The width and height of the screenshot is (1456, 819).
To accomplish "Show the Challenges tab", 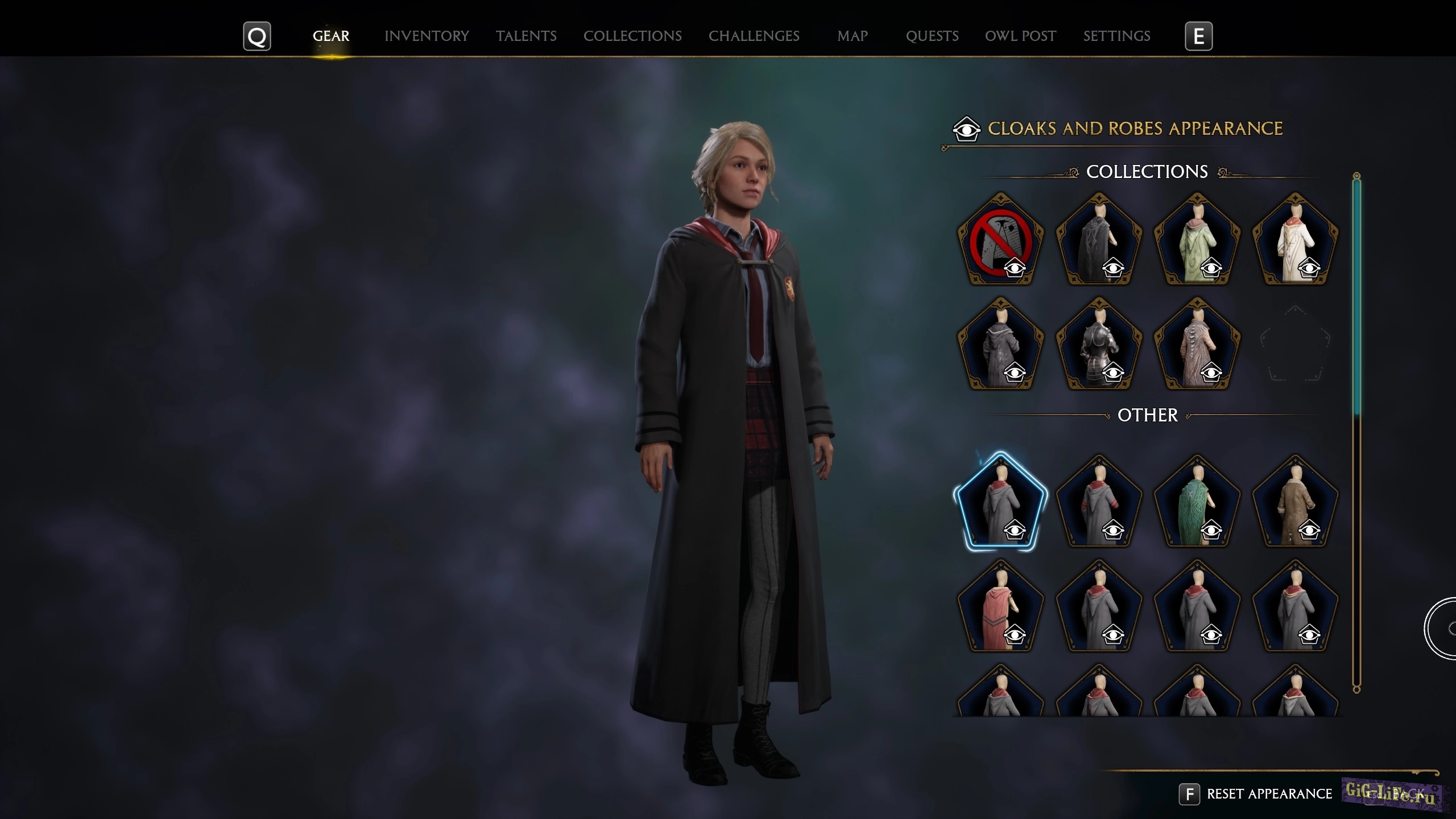I will click(754, 36).
